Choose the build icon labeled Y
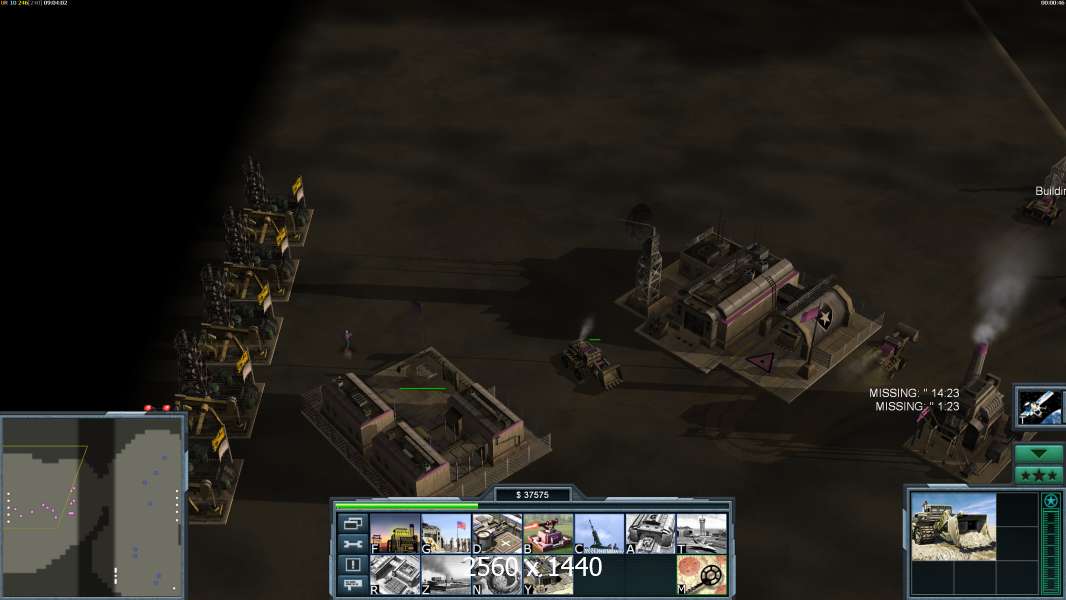Screen dimensions: 1066x600 [x=548, y=575]
